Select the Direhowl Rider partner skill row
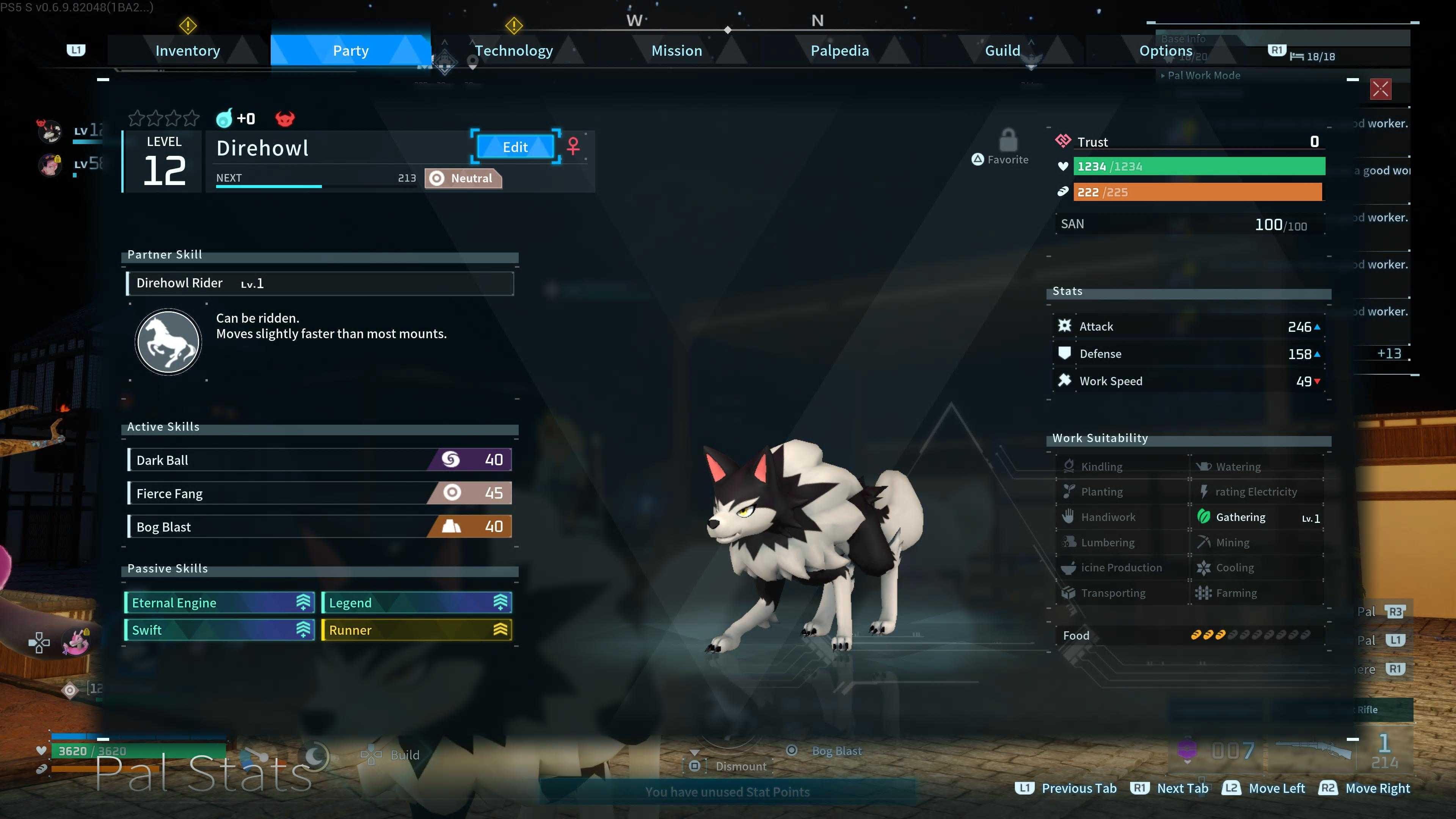 (x=320, y=283)
